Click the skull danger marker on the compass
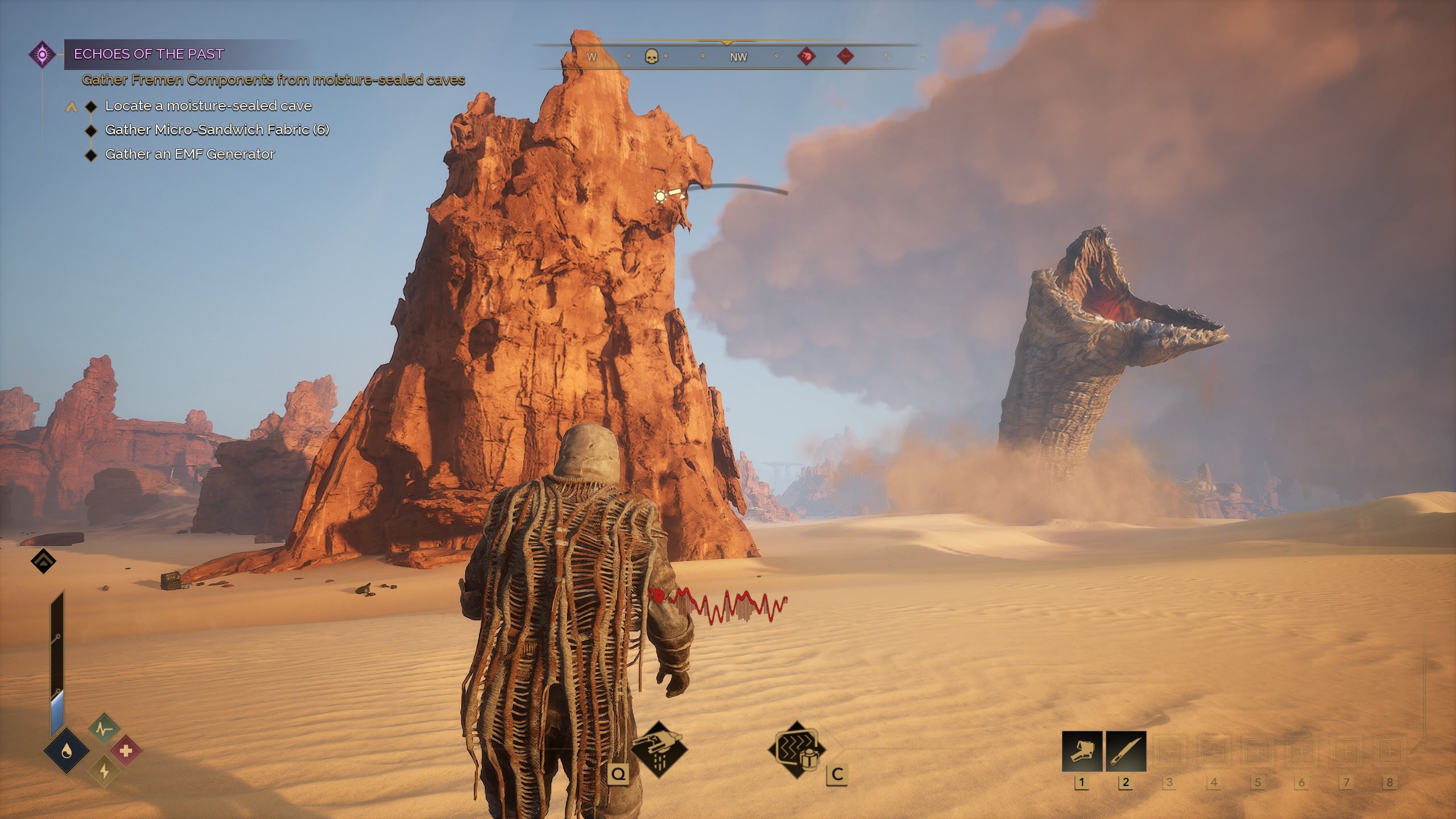Viewport: 1456px width, 819px height. point(653,57)
